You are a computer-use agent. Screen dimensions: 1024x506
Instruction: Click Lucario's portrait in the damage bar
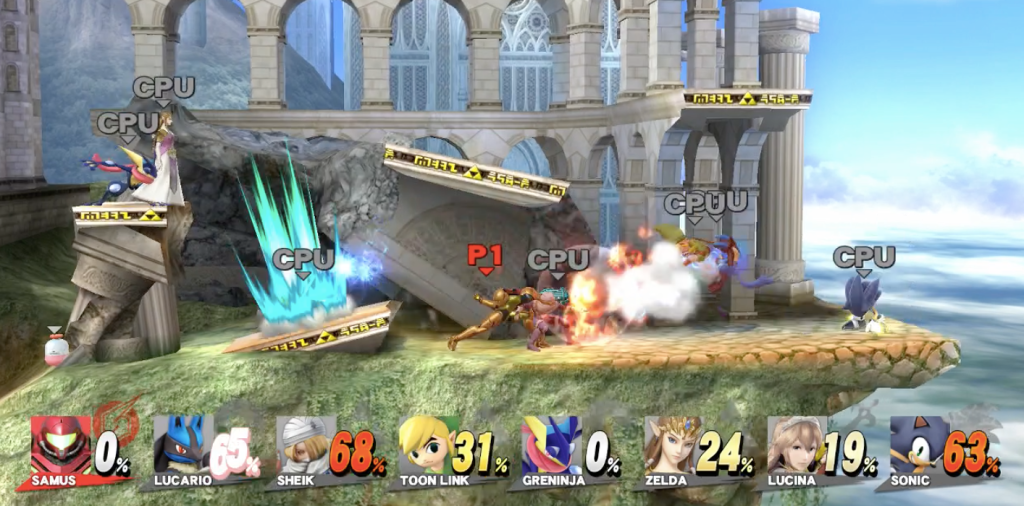[182, 446]
